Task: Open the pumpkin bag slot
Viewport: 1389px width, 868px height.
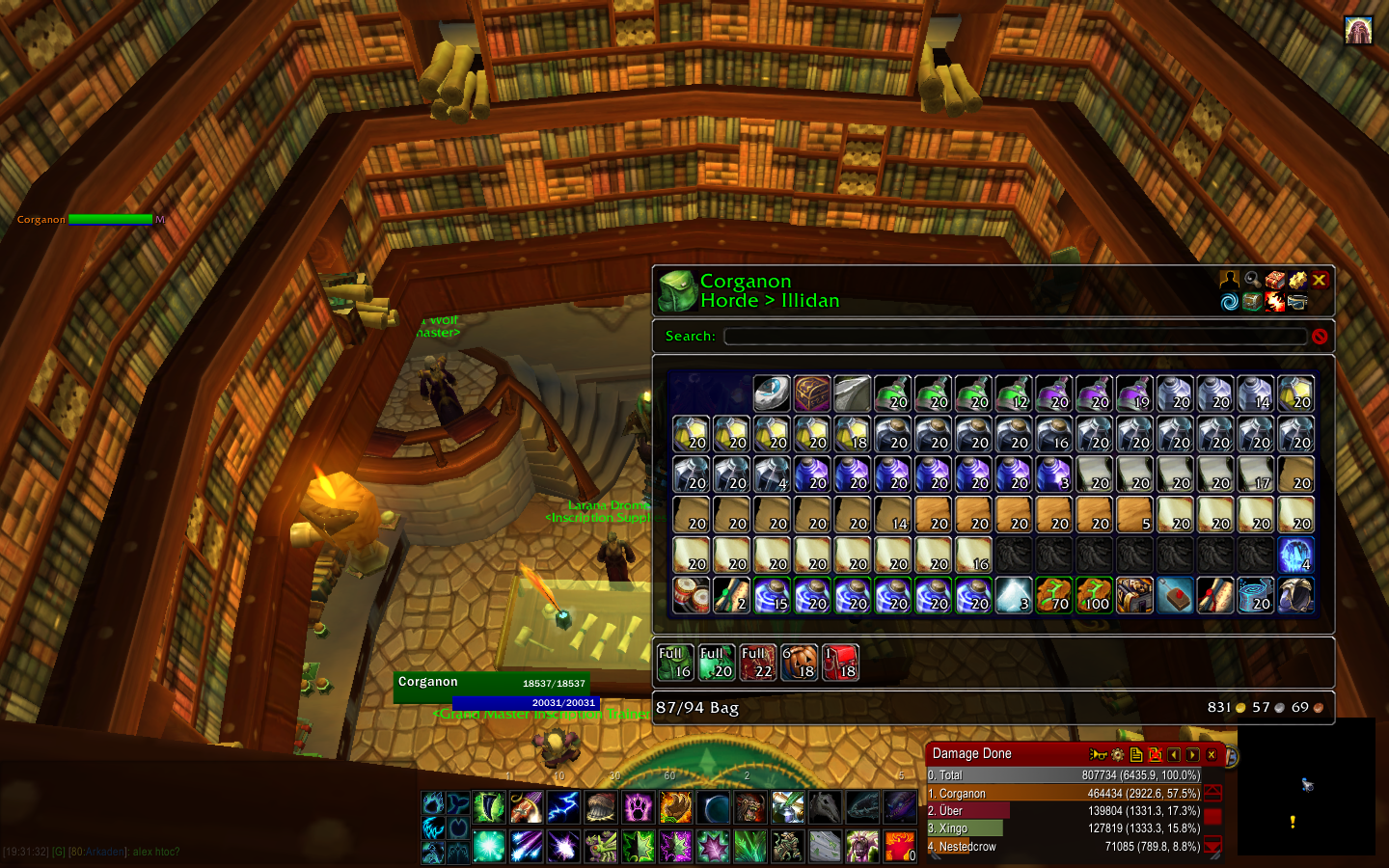Action: point(800,663)
